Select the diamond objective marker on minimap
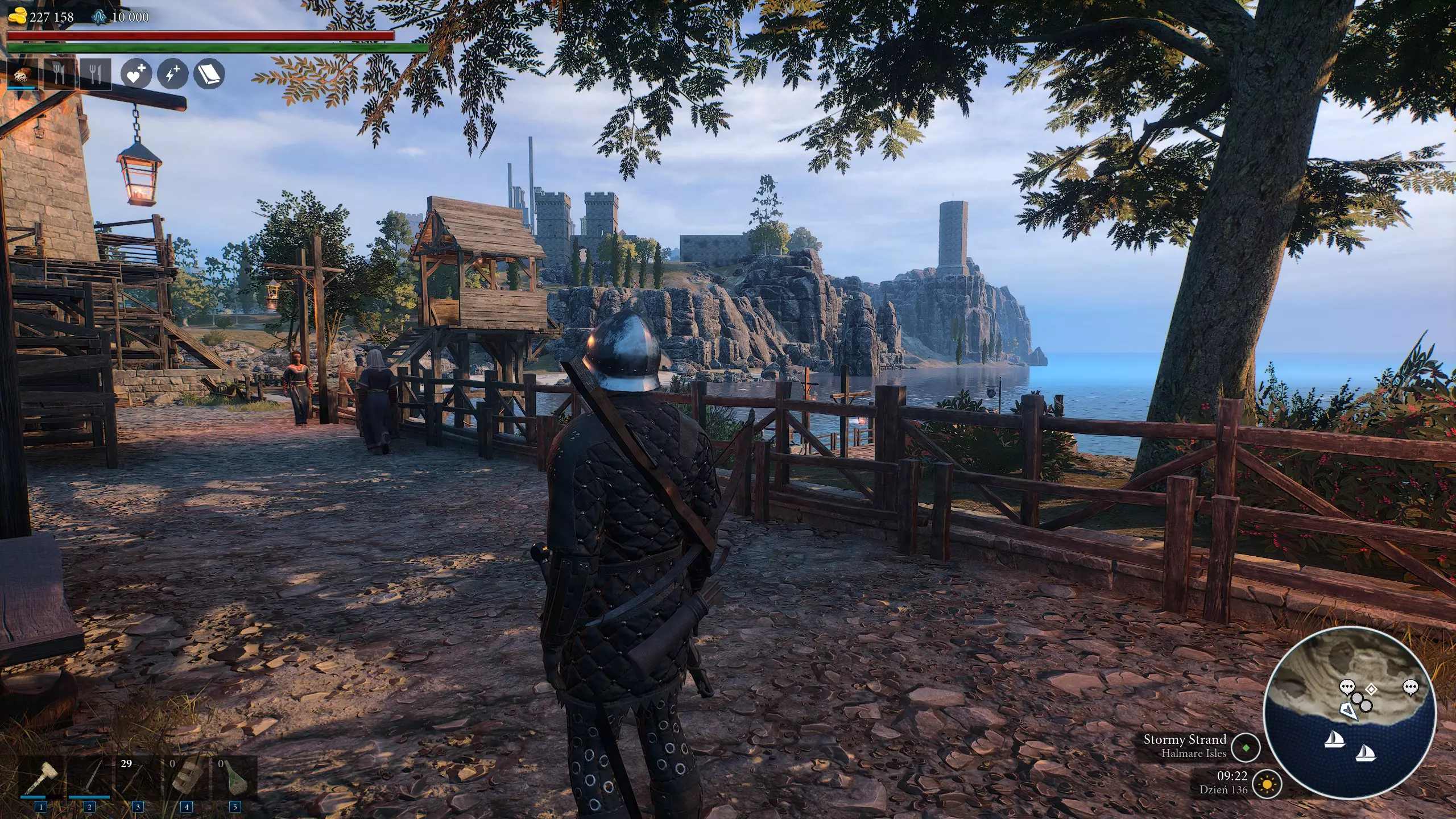The height and width of the screenshot is (819, 1456). click(x=1371, y=690)
